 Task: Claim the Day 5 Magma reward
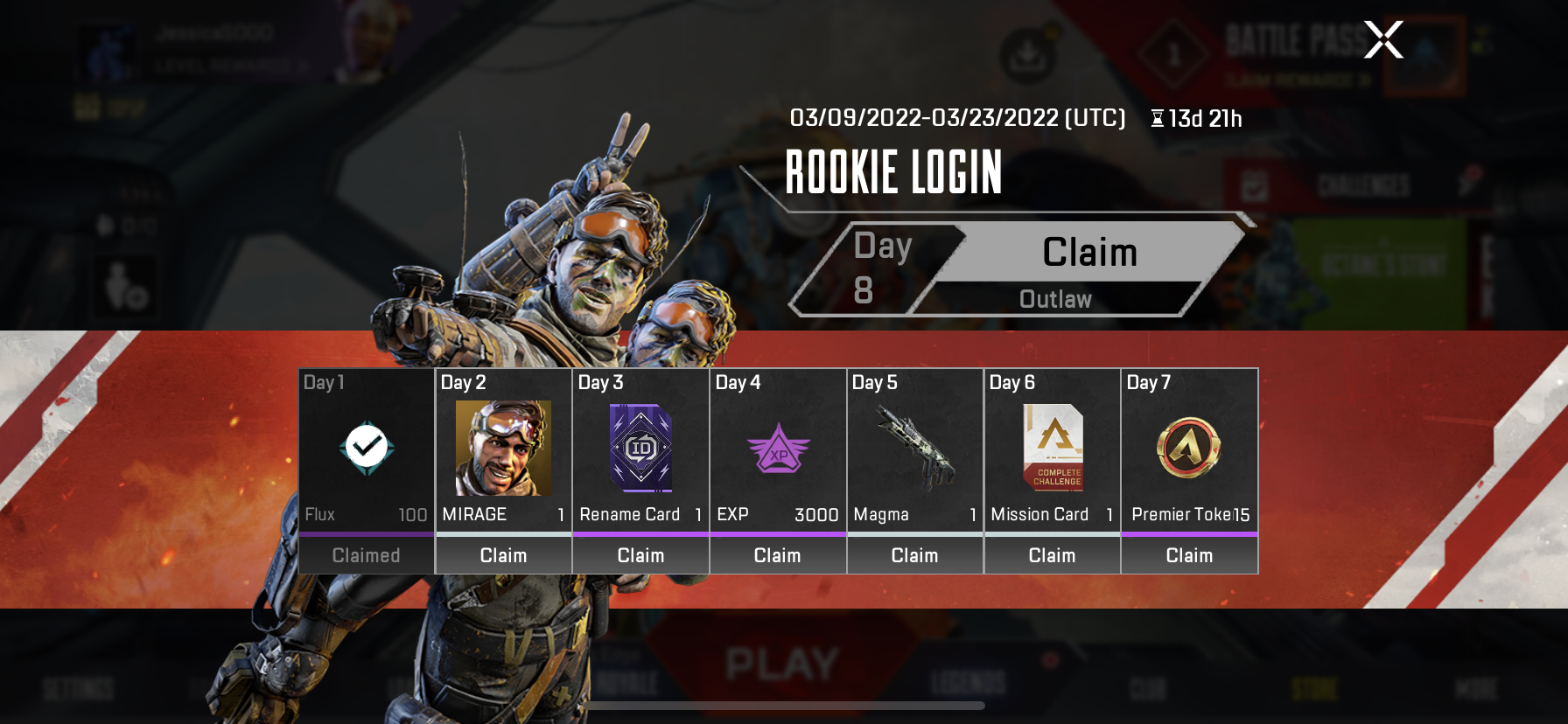(x=914, y=555)
